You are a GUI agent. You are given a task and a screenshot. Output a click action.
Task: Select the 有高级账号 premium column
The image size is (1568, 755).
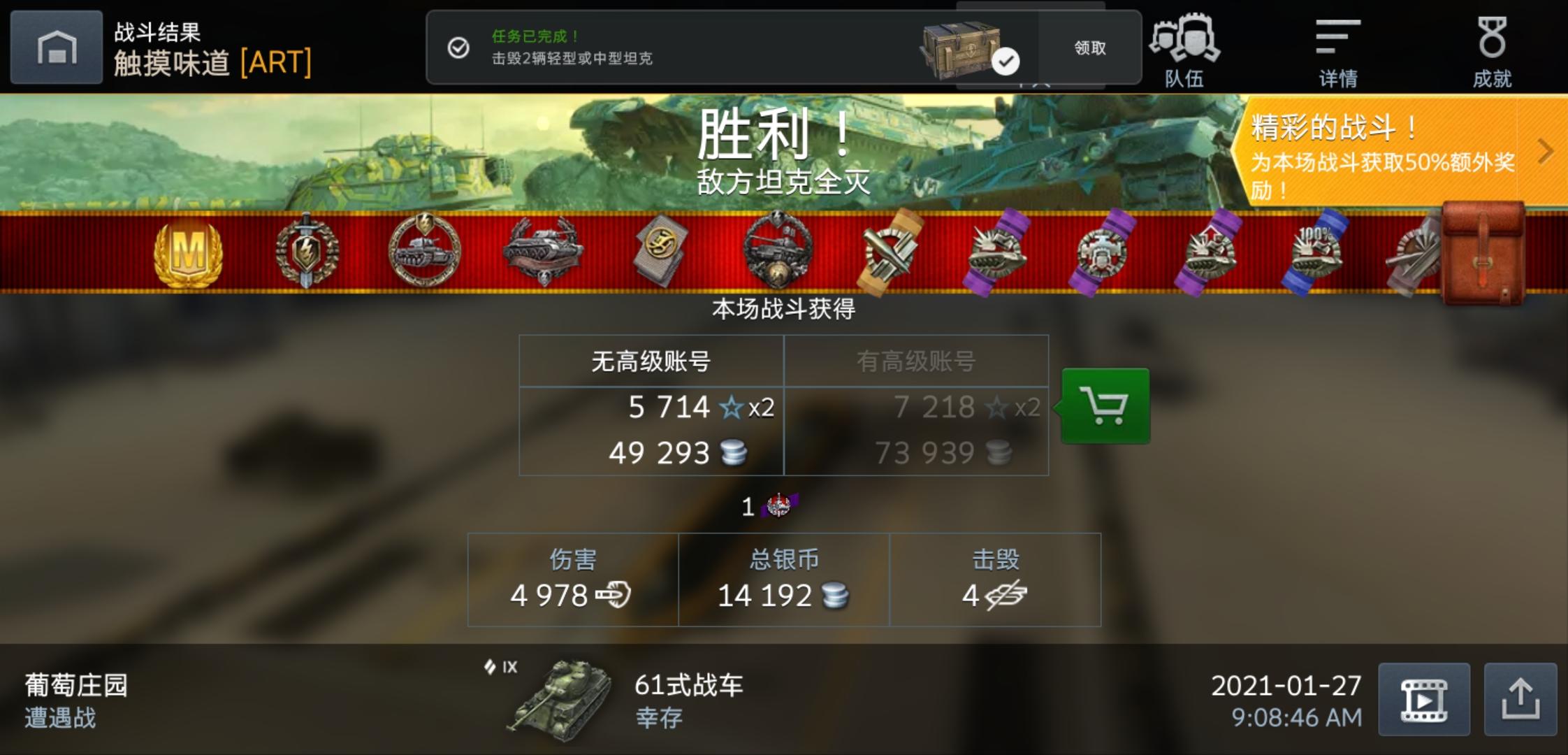916,360
